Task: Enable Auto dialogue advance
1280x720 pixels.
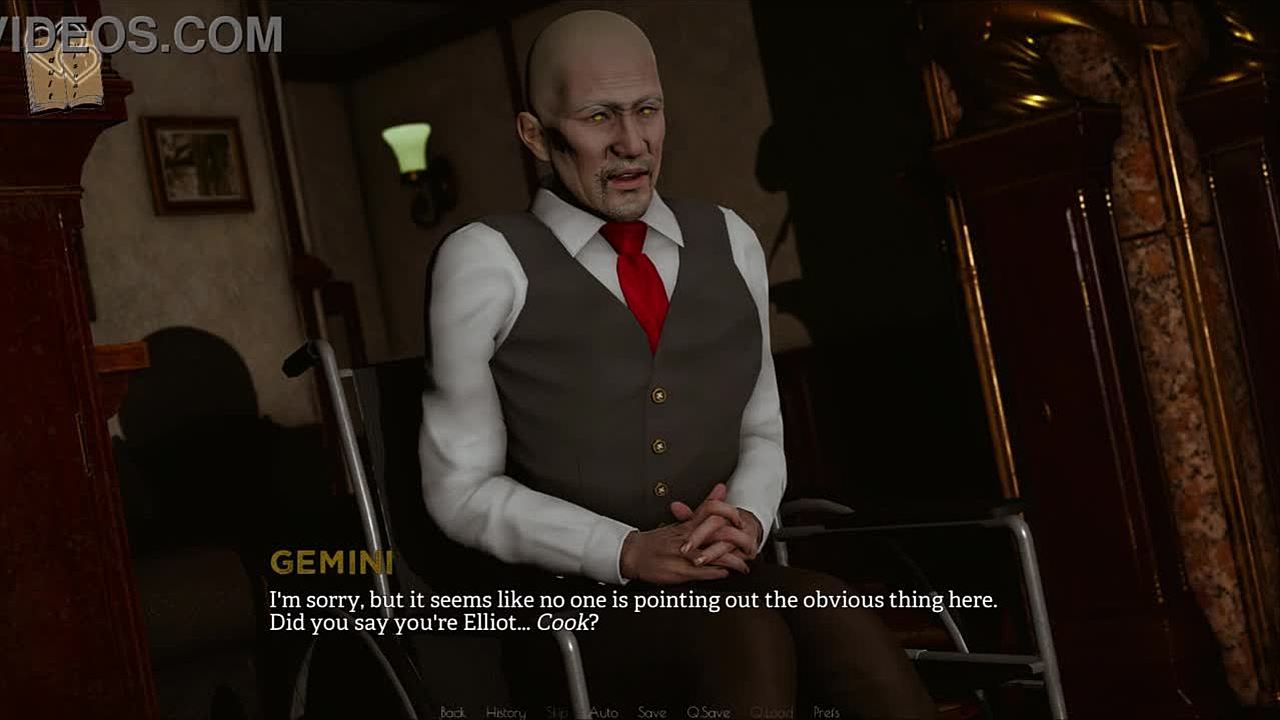Action: [x=603, y=712]
